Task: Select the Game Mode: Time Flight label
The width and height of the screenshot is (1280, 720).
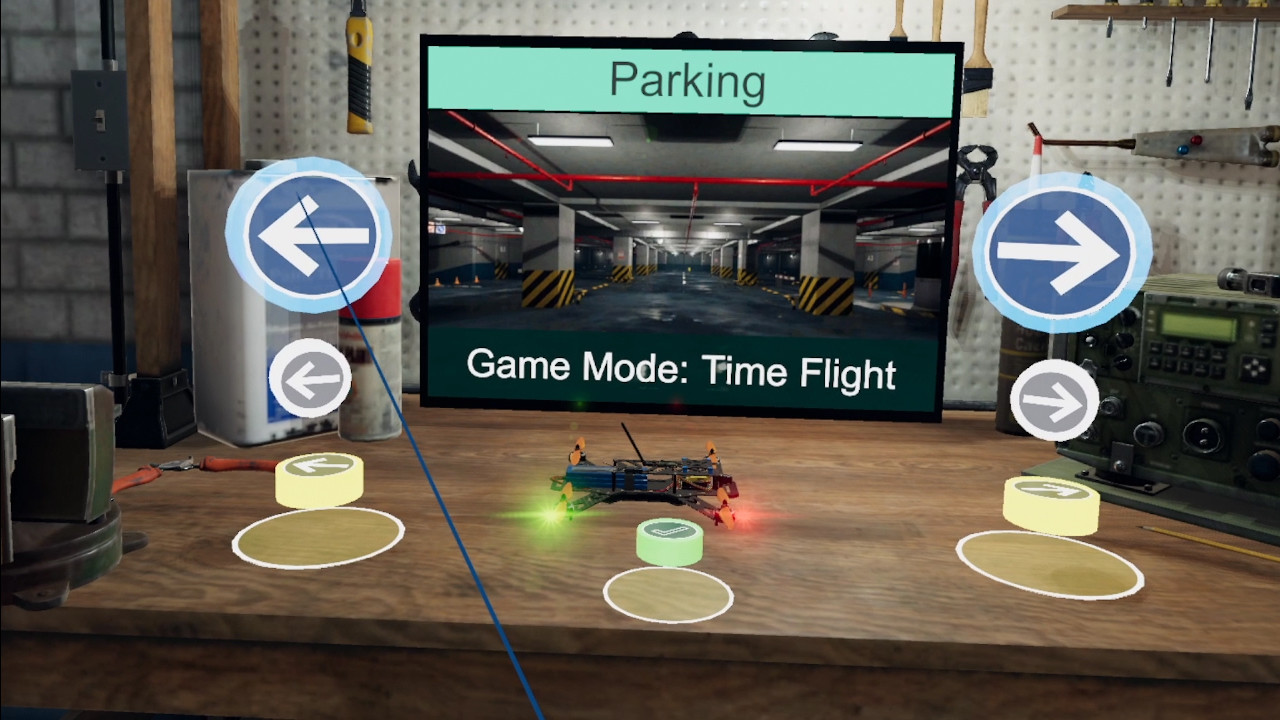Action: [x=683, y=371]
